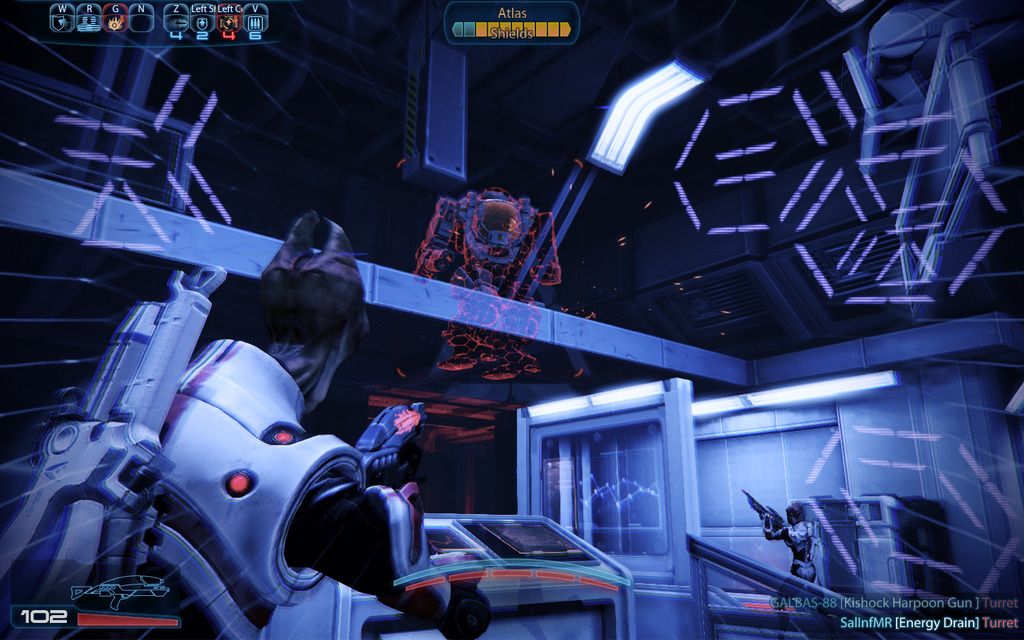This screenshot has width=1024, height=640.
Task: Use the shield-cross survival pack consumable
Action: point(202,21)
